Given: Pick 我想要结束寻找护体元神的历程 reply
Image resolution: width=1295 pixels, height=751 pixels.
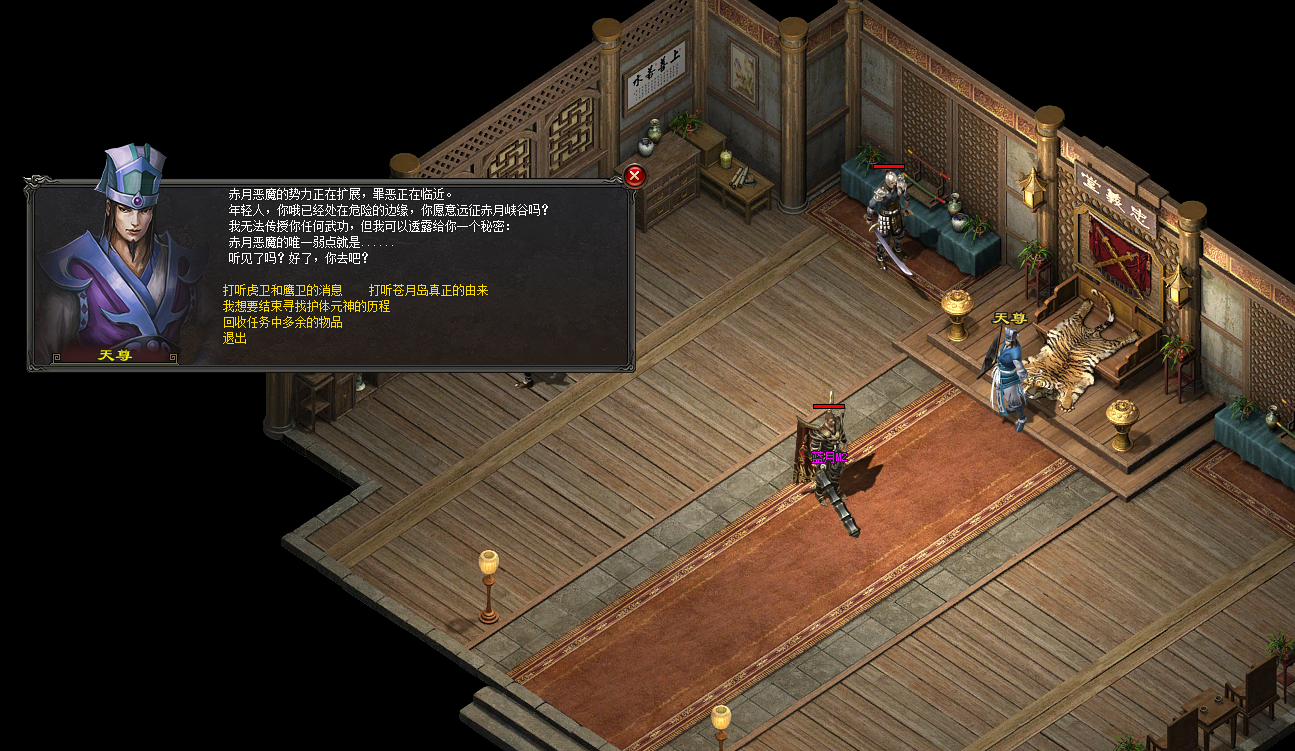Looking at the screenshot, I should tap(306, 306).
